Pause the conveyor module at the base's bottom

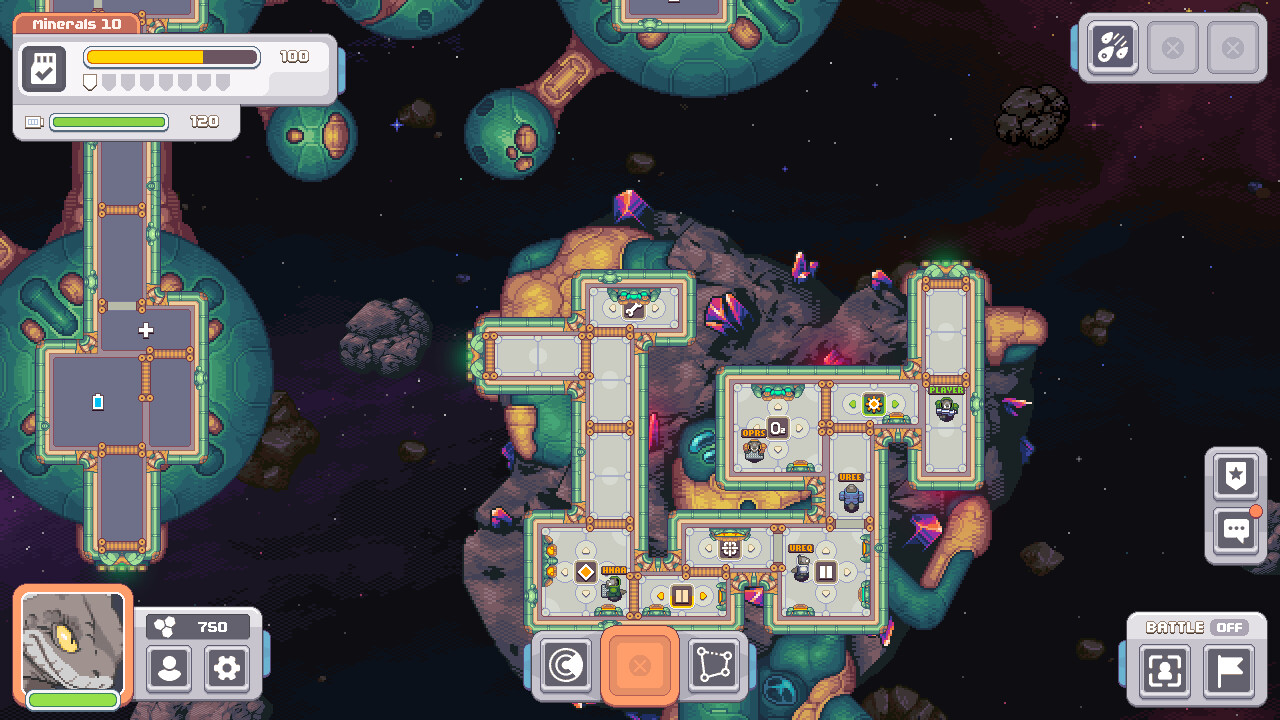pos(681,594)
